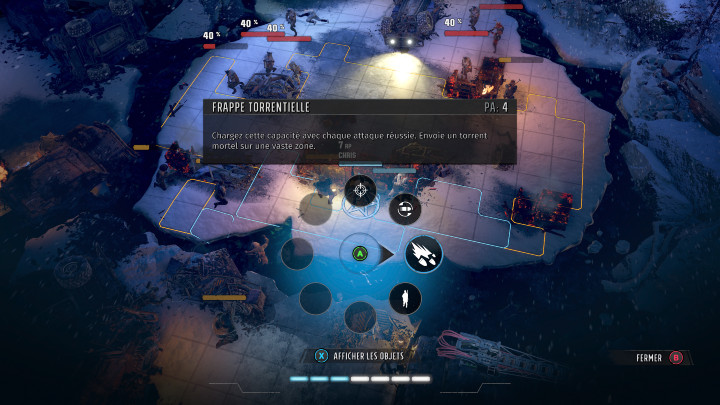Show items with Afficher les objets
Viewport: 720px width, 405px height.
click(360, 354)
